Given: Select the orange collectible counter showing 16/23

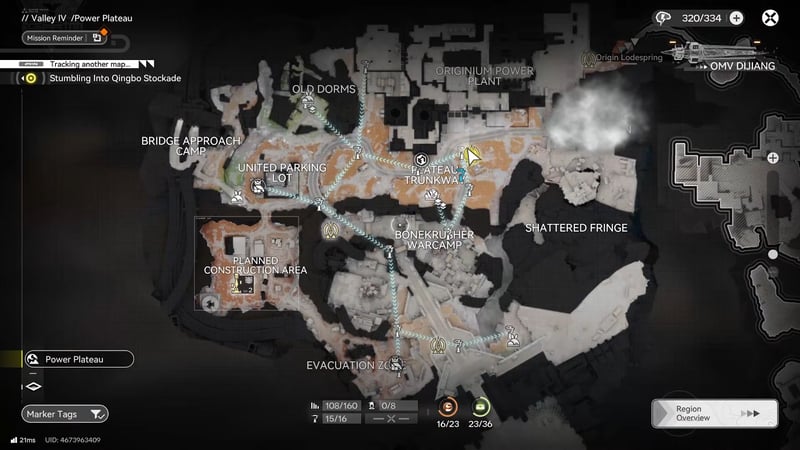Looking at the screenshot, I should coord(449,406).
